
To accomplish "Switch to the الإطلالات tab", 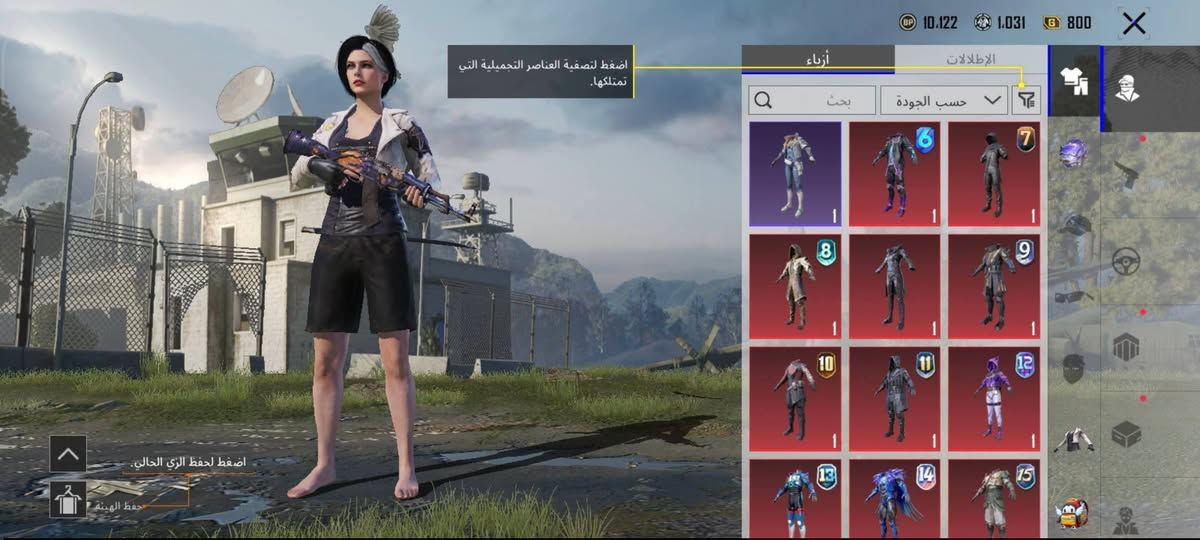I will 970,59.
